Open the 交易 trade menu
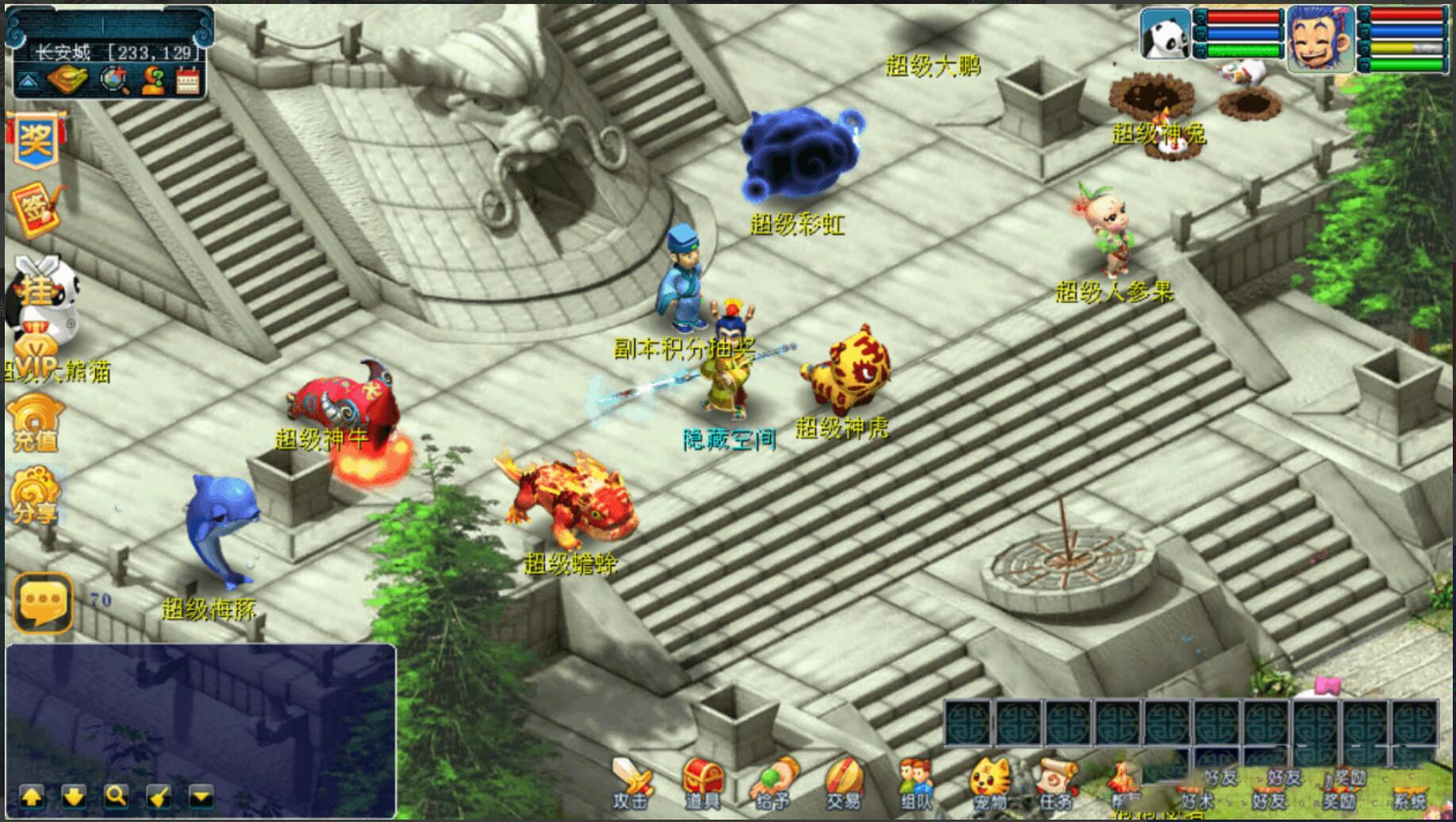This screenshot has height=822, width=1456. 843,782
